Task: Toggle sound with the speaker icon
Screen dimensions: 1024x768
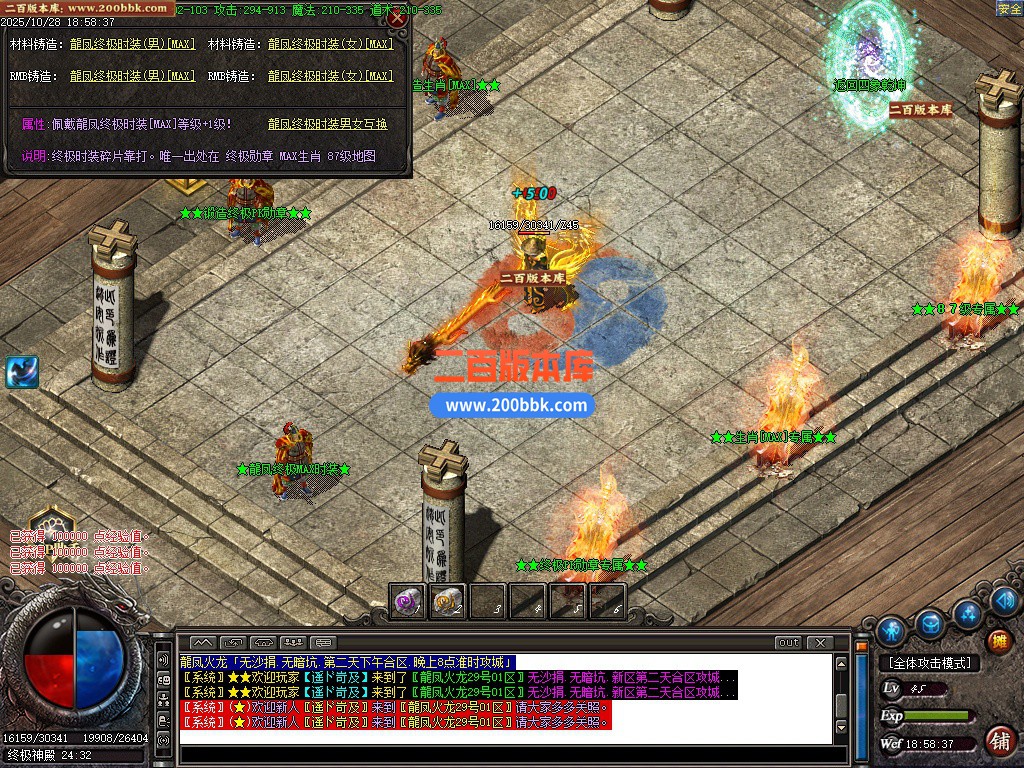Action: click(1005, 600)
